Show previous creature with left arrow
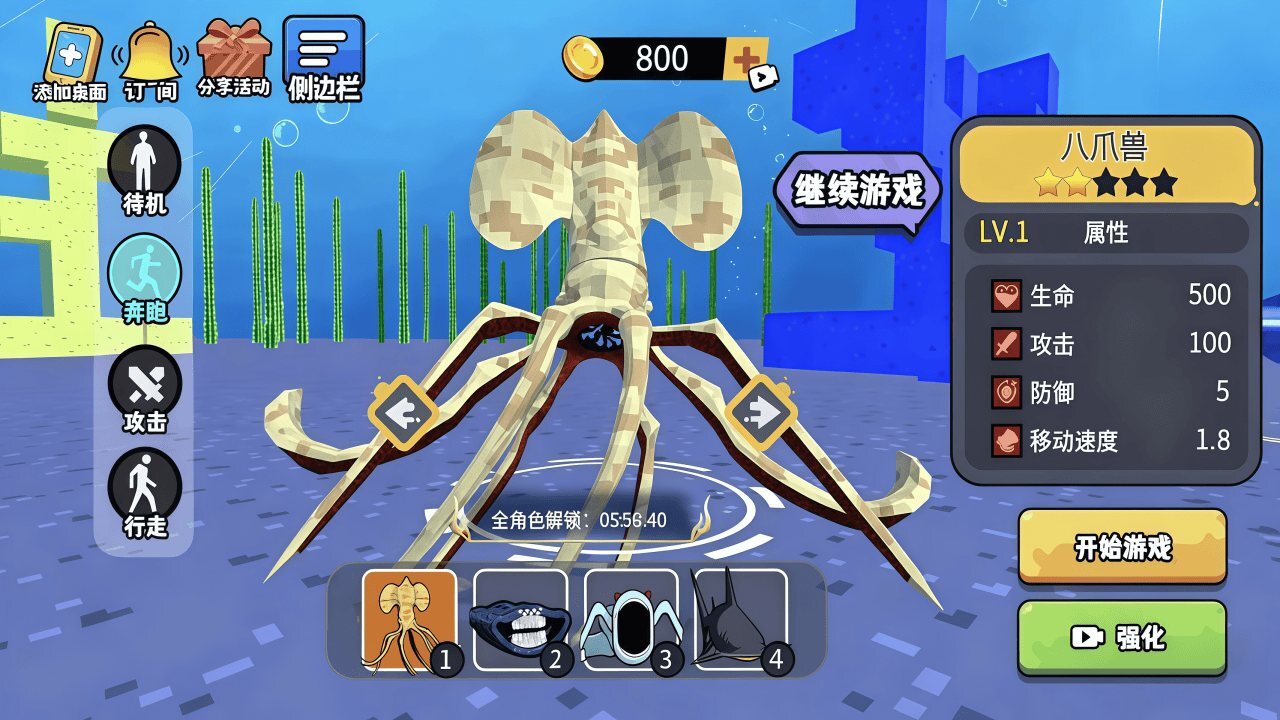This screenshot has height=720, width=1280. 403,412
